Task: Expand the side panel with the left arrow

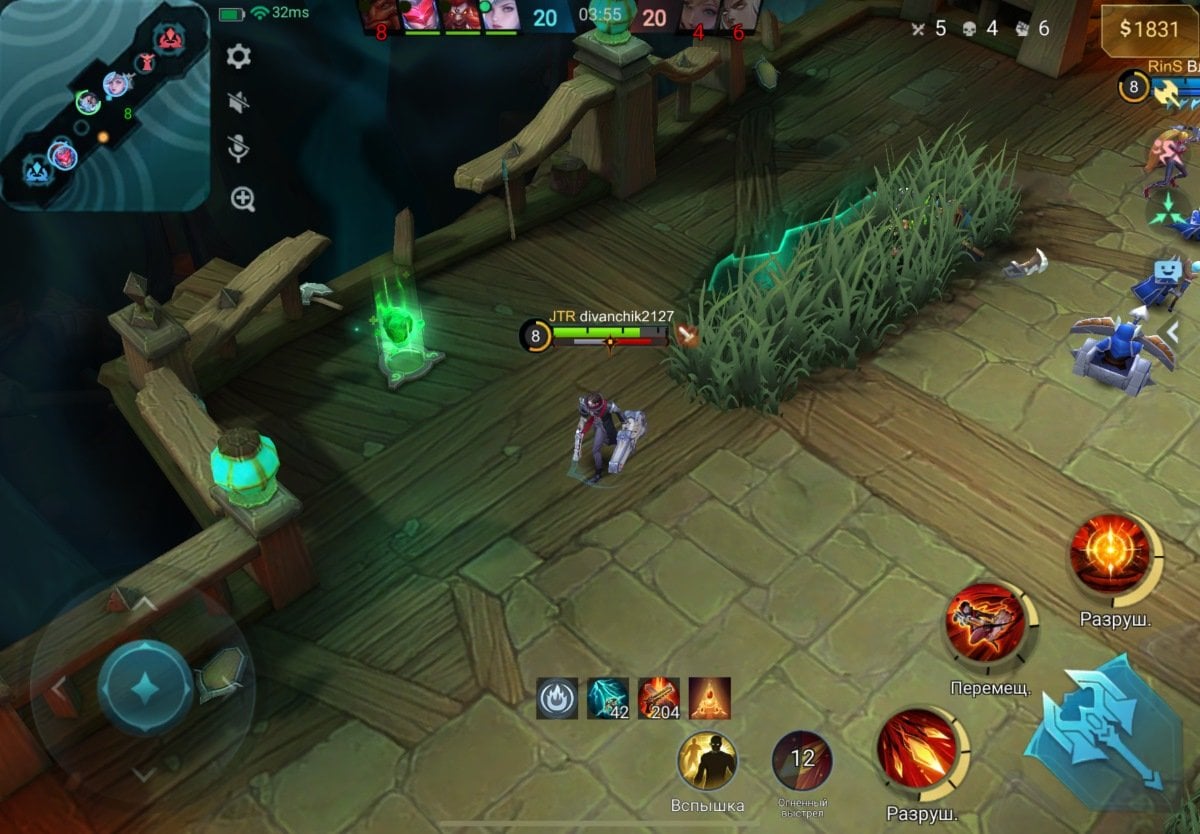Action: (x=1174, y=331)
